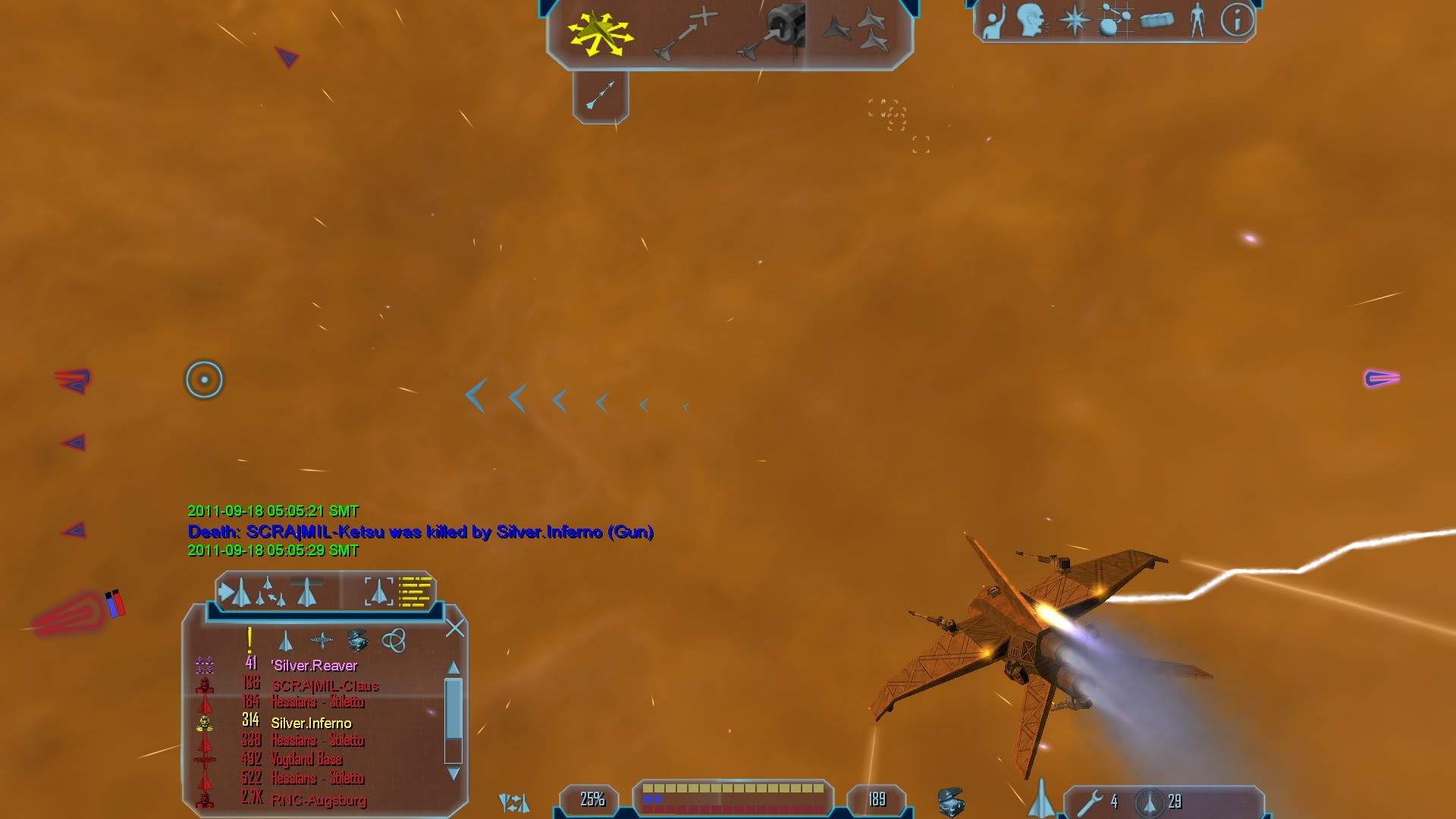Image resolution: width=1456 pixels, height=819 pixels.
Task: Close the contact list panel
Action: [x=455, y=628]
